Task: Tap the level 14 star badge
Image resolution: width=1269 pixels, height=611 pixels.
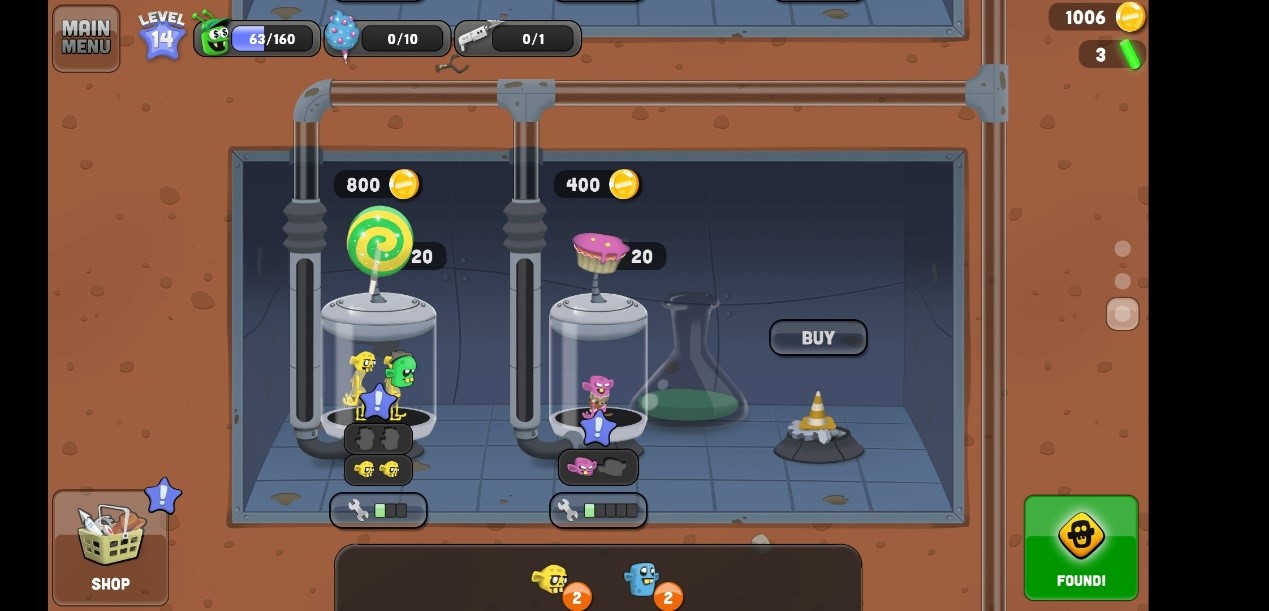Action: point(161,36)
